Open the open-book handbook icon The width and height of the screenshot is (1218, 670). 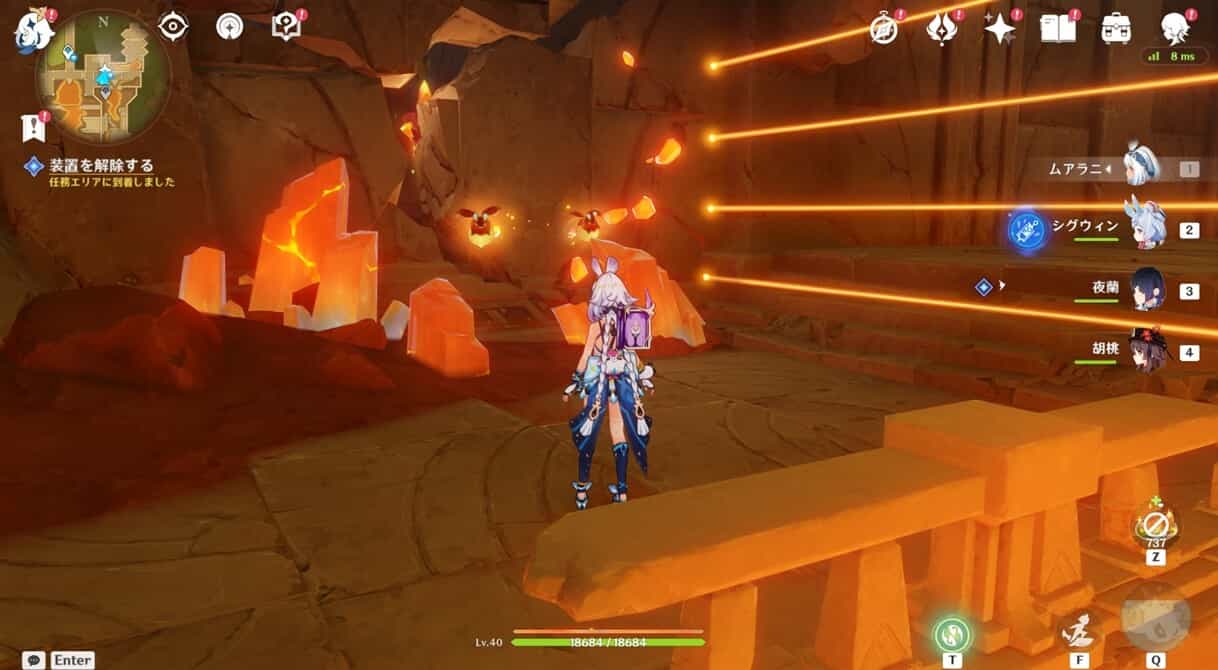tap(1057, 29)
